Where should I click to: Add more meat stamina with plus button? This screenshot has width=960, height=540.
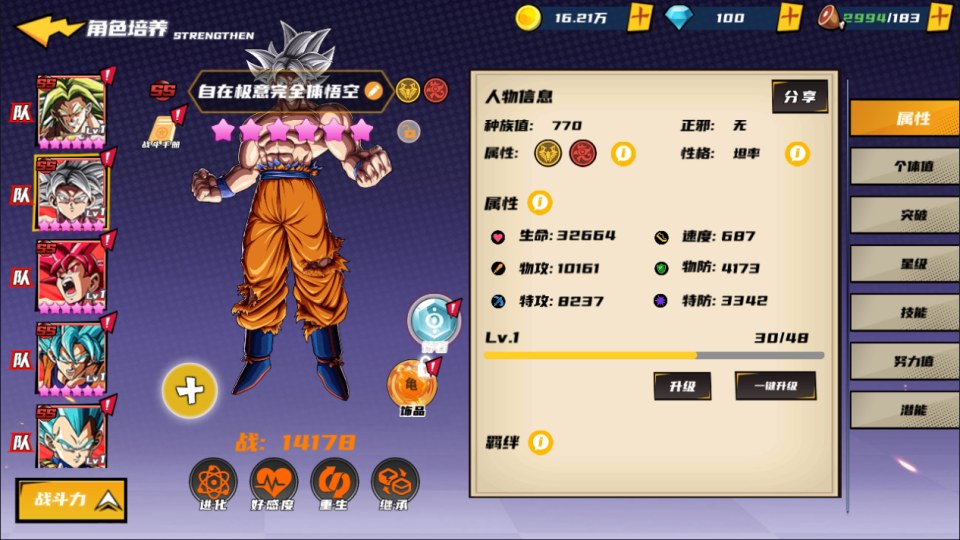(x=939, y=17)
